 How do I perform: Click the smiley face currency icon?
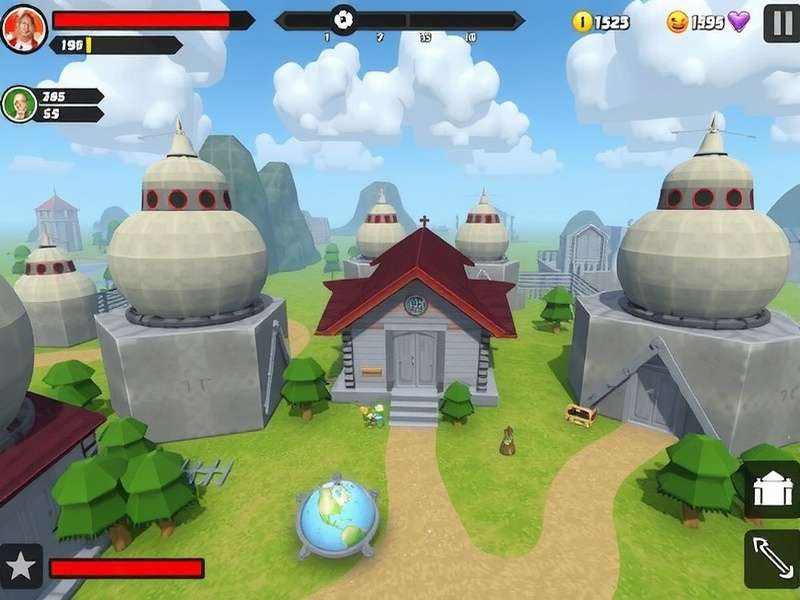click(x=677, y=21)
